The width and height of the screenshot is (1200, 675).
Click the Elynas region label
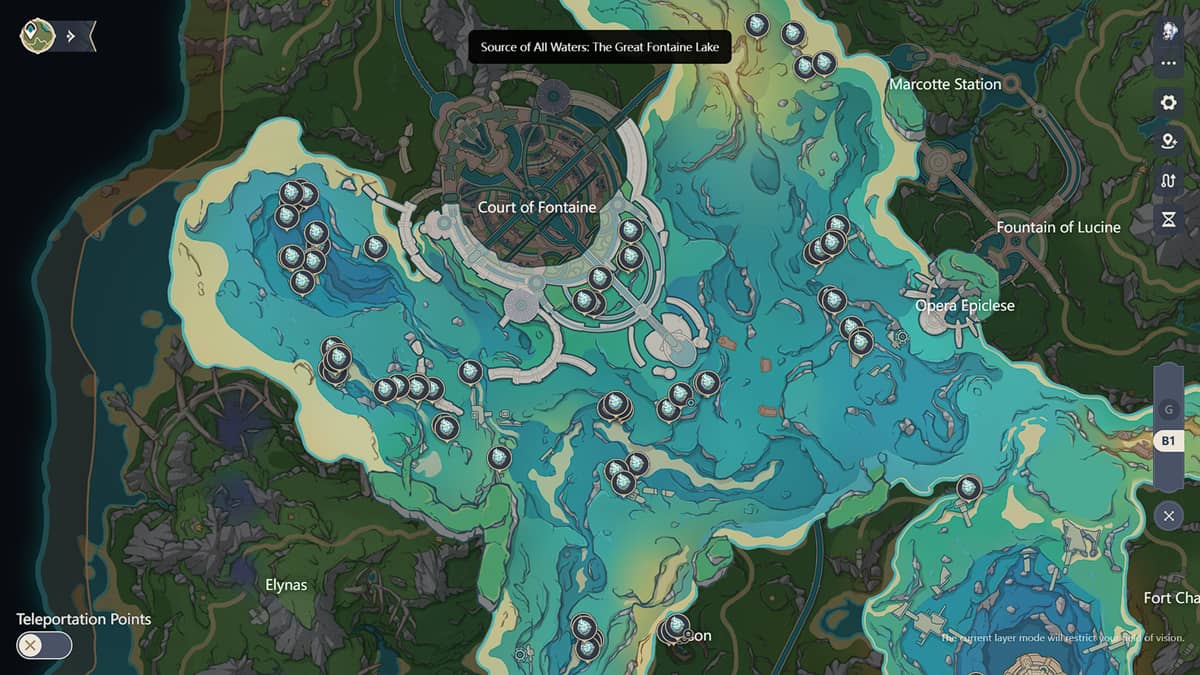point(286,584)
